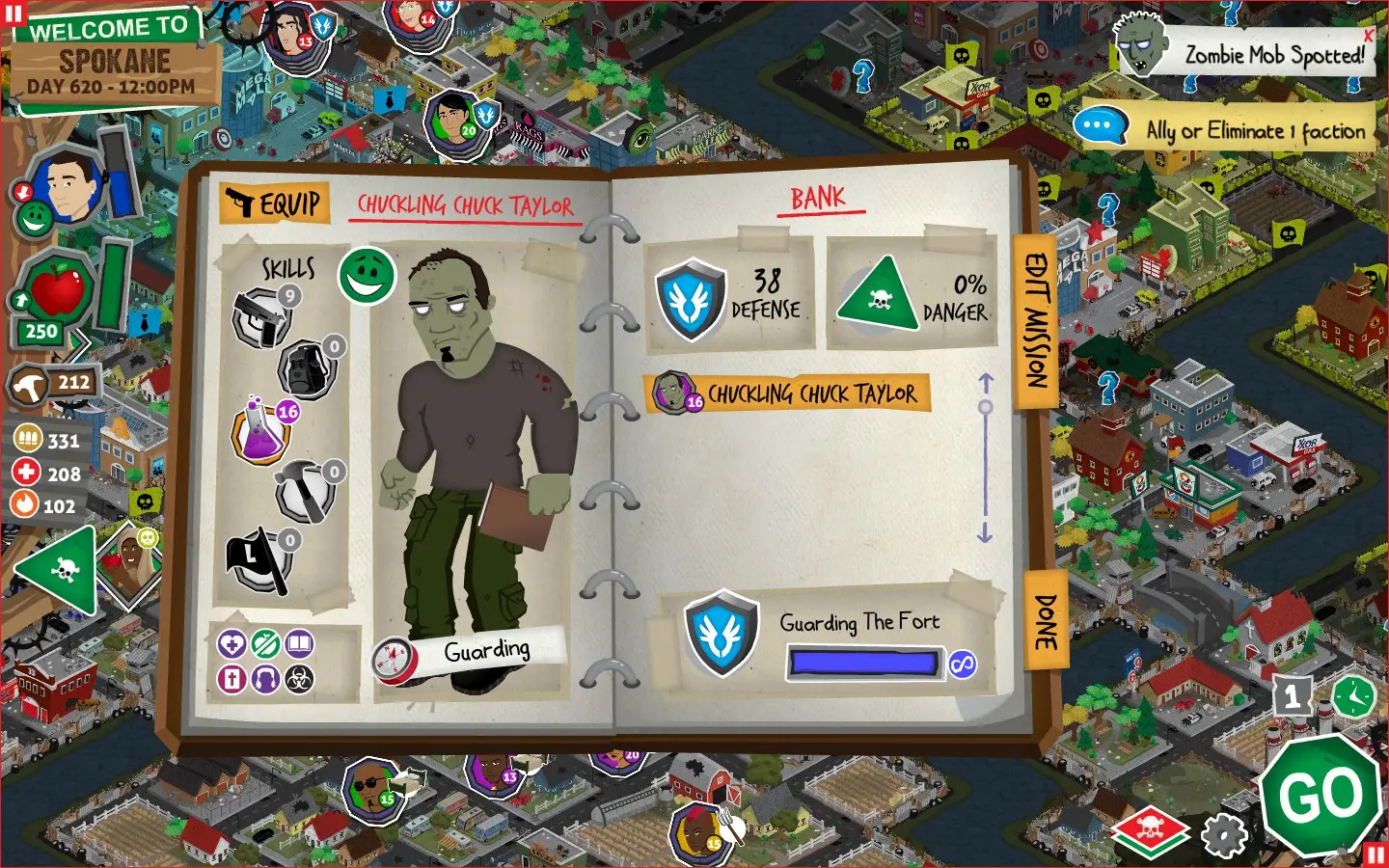
Task: Toggle the infinity repeat mission button
Action: coord(962,664)
